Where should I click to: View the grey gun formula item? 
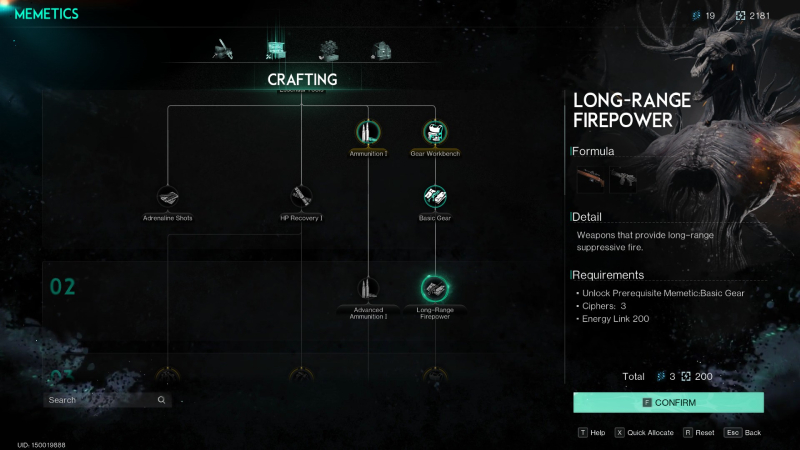(x=625, y=179)
